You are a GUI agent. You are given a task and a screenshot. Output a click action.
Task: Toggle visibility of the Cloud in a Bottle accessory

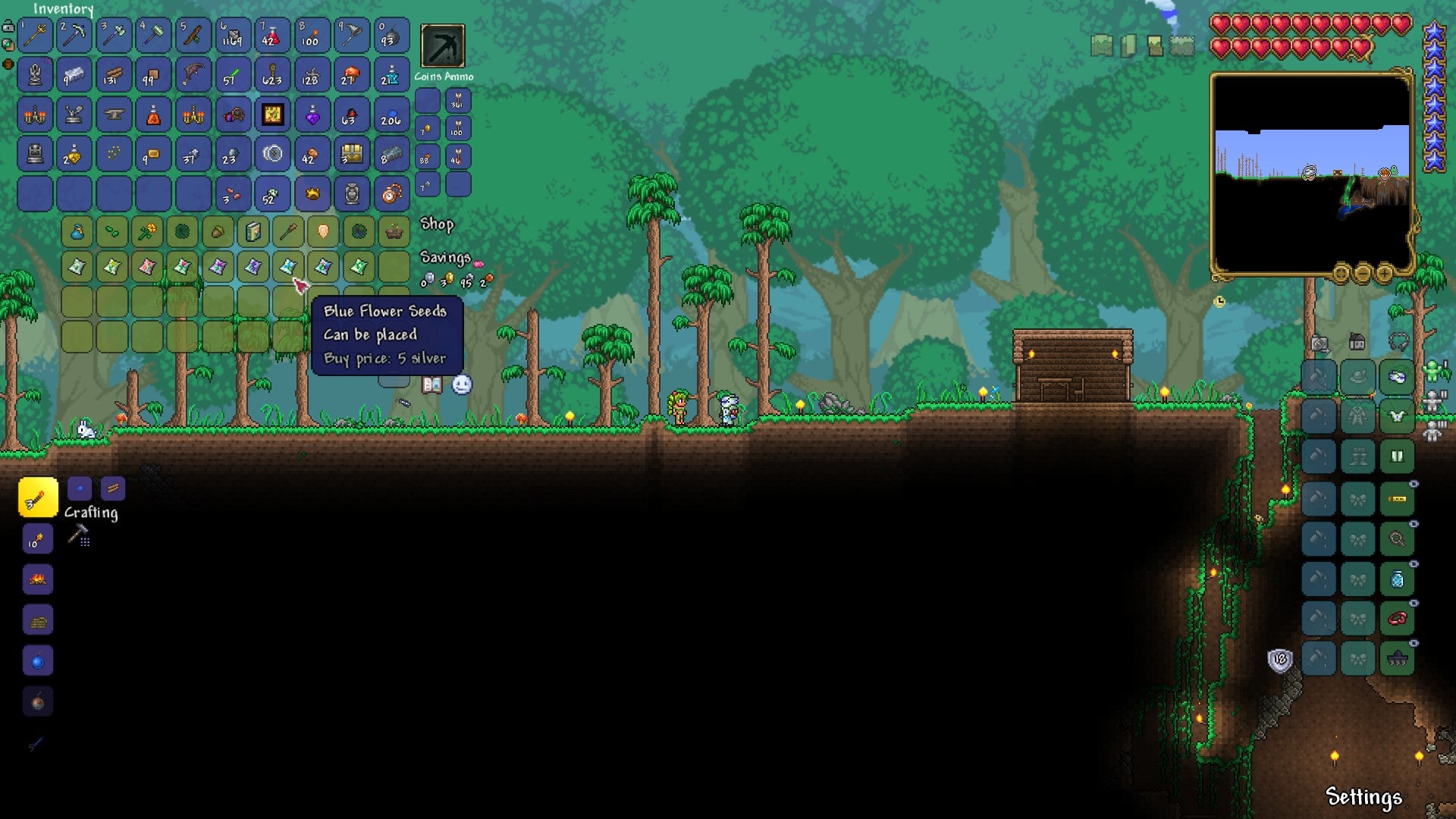(1414, 563)
